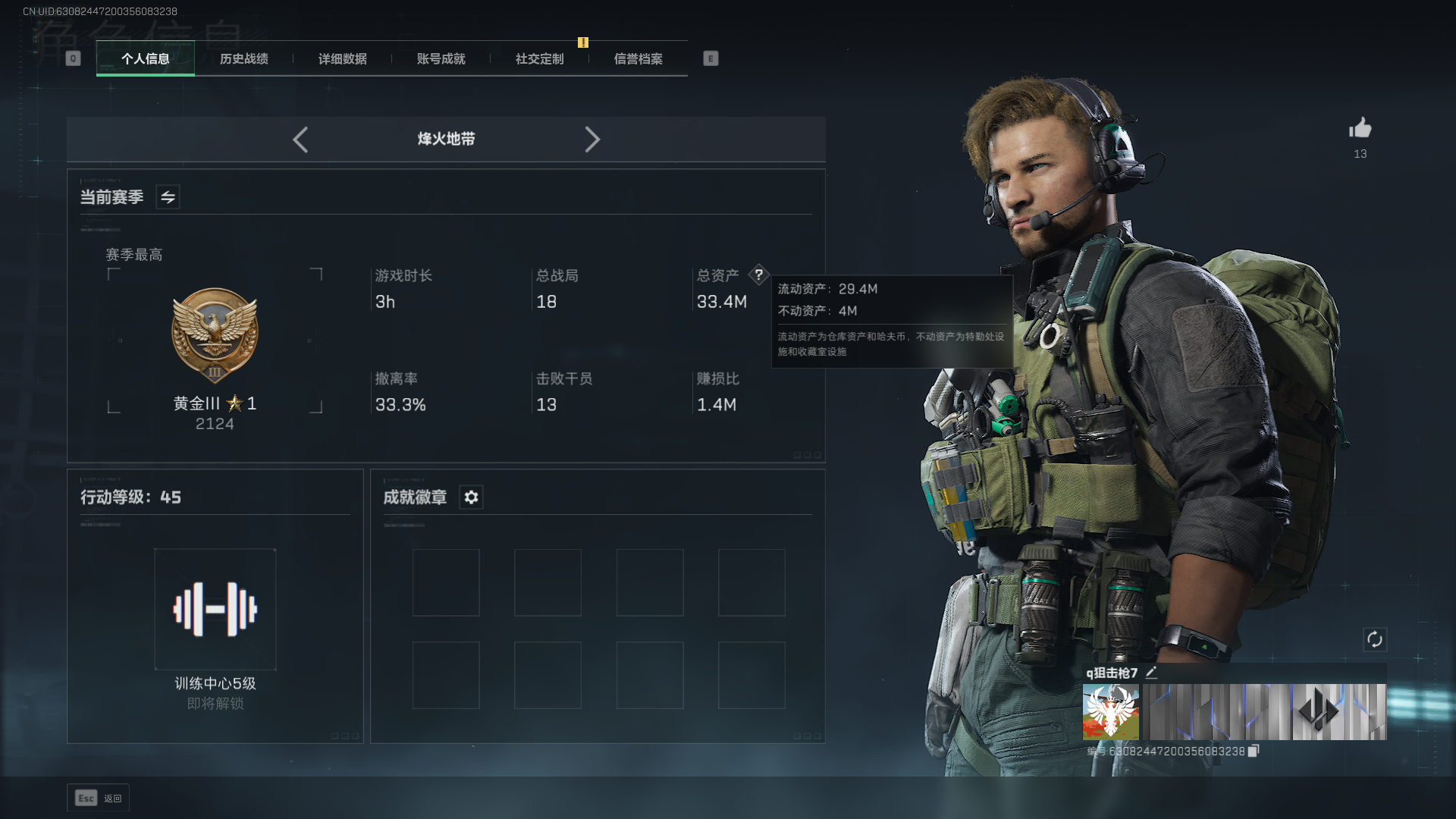Select the 黄金III rank emblem
Image resolution: width=1456 pixels, height=819 pixels.
[x=215, y=335]
